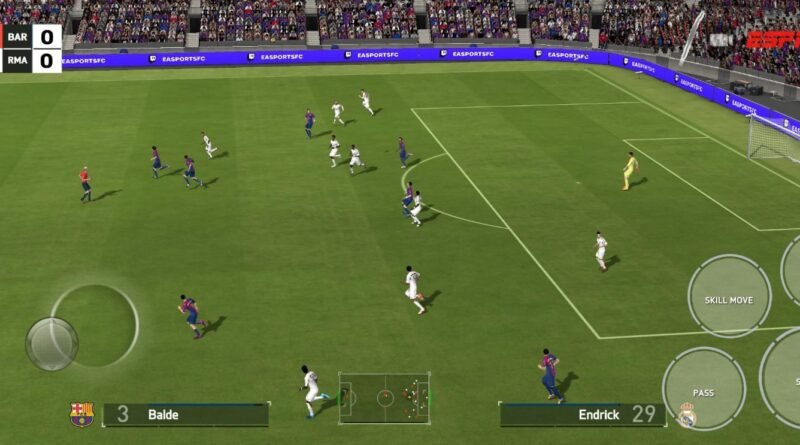Select the Balde player name bar

point(185,414)
